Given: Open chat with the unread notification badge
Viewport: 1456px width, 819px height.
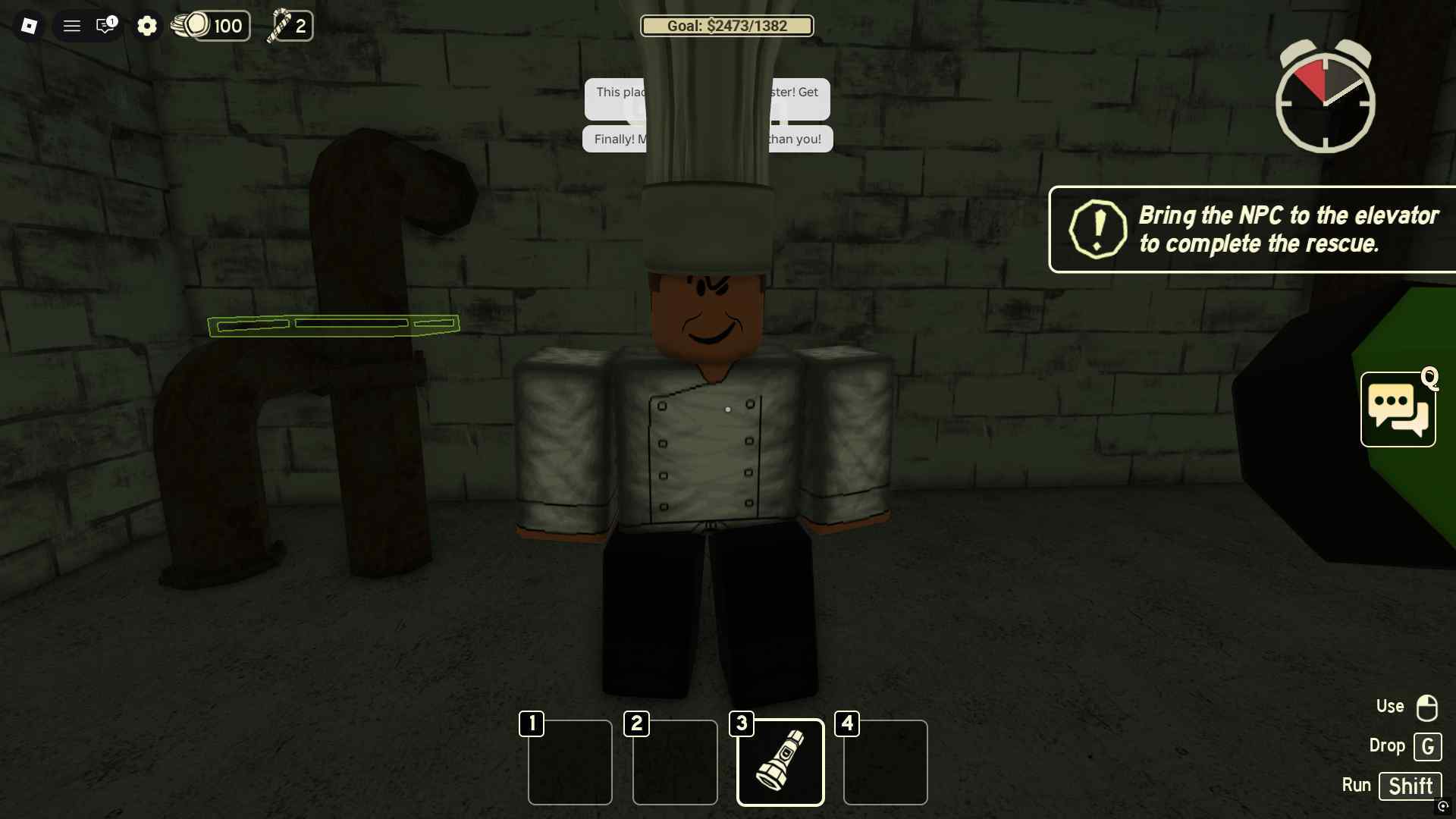Looking at the screenshot, I should click(105, 26).
